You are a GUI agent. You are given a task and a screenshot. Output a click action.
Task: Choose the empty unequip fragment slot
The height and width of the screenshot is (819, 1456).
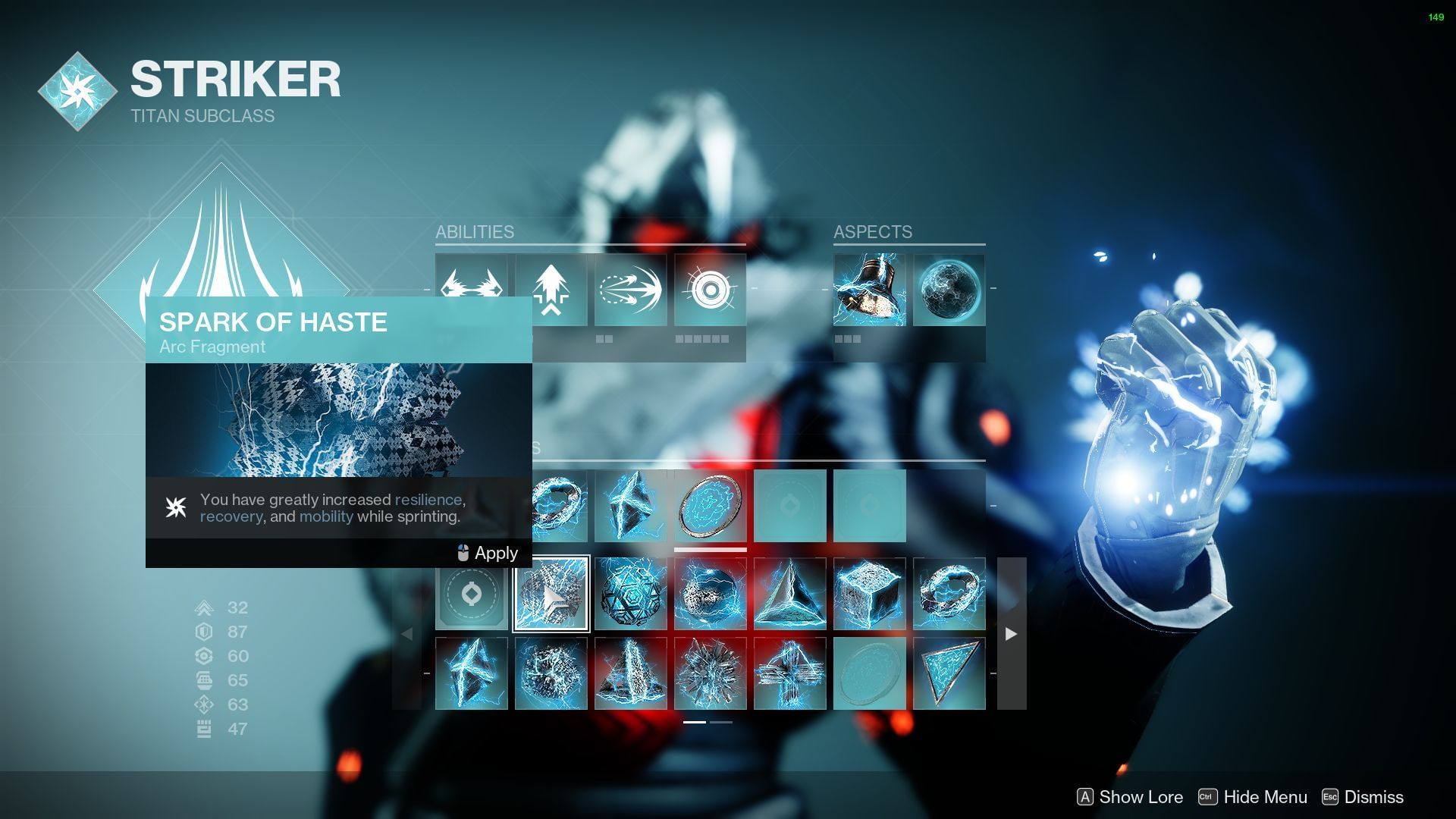point(472,594)
